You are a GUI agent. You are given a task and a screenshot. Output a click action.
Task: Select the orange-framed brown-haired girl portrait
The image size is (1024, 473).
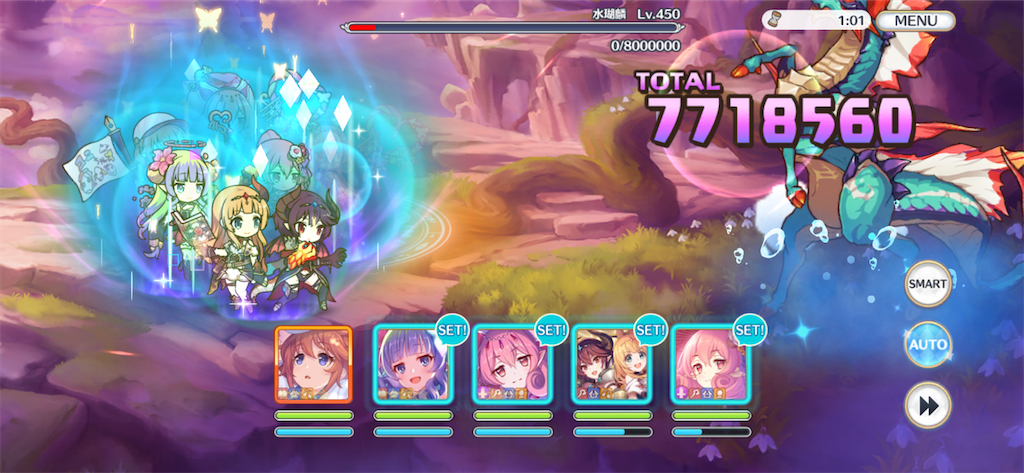(x=314, y=364)
